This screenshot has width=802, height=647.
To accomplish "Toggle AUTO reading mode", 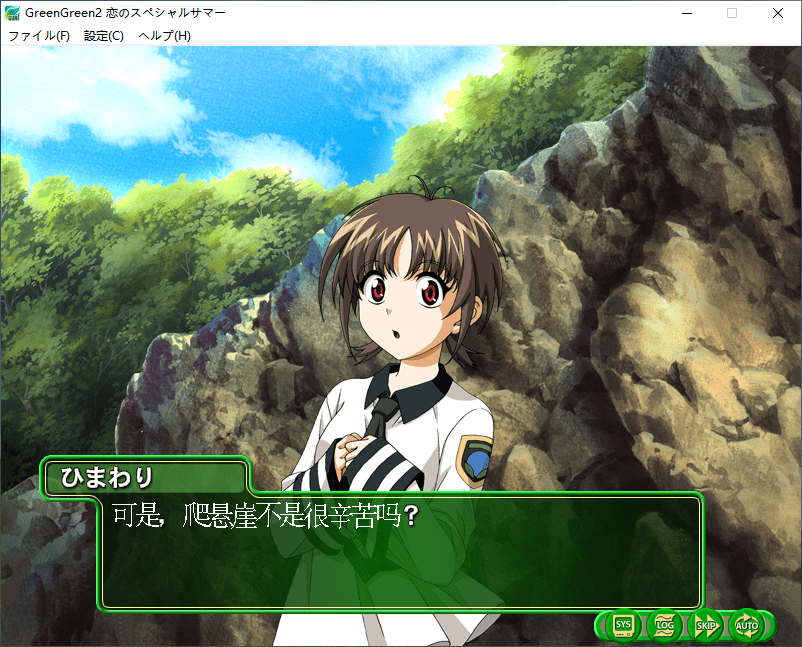I will pyautogui.click(x=747, y=626).
